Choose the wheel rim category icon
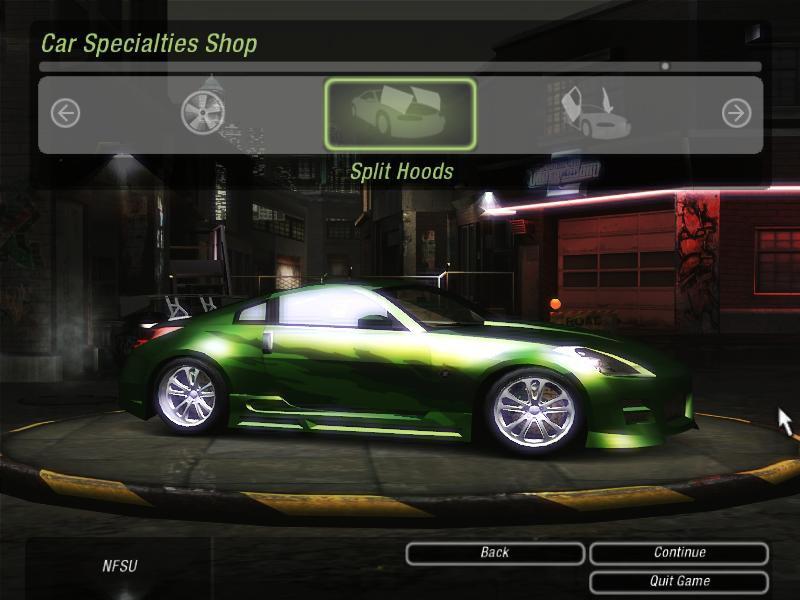Screen dimensions: 800x600 pos(203,113)
